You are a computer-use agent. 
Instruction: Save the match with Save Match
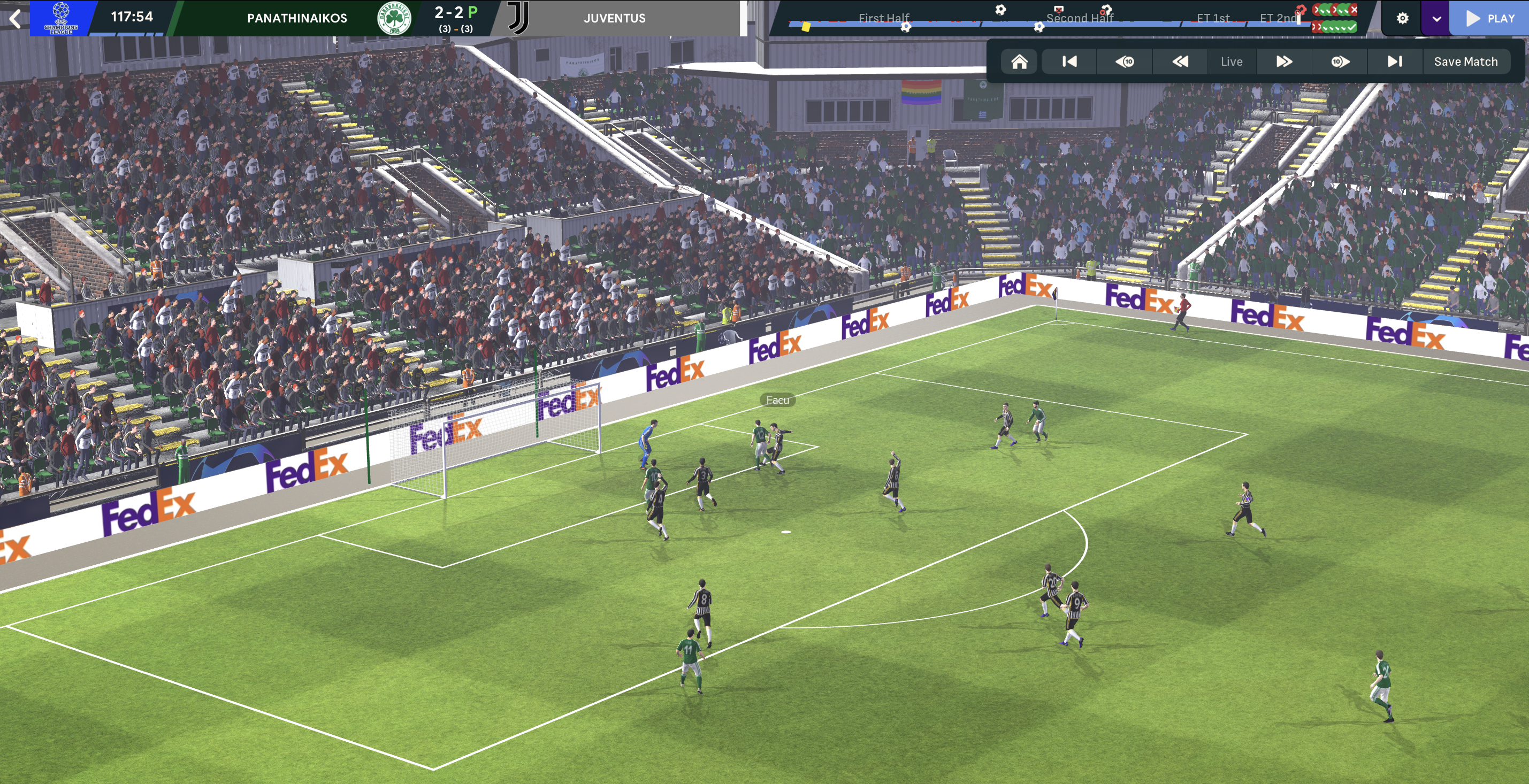click(x=1465, y=62)
